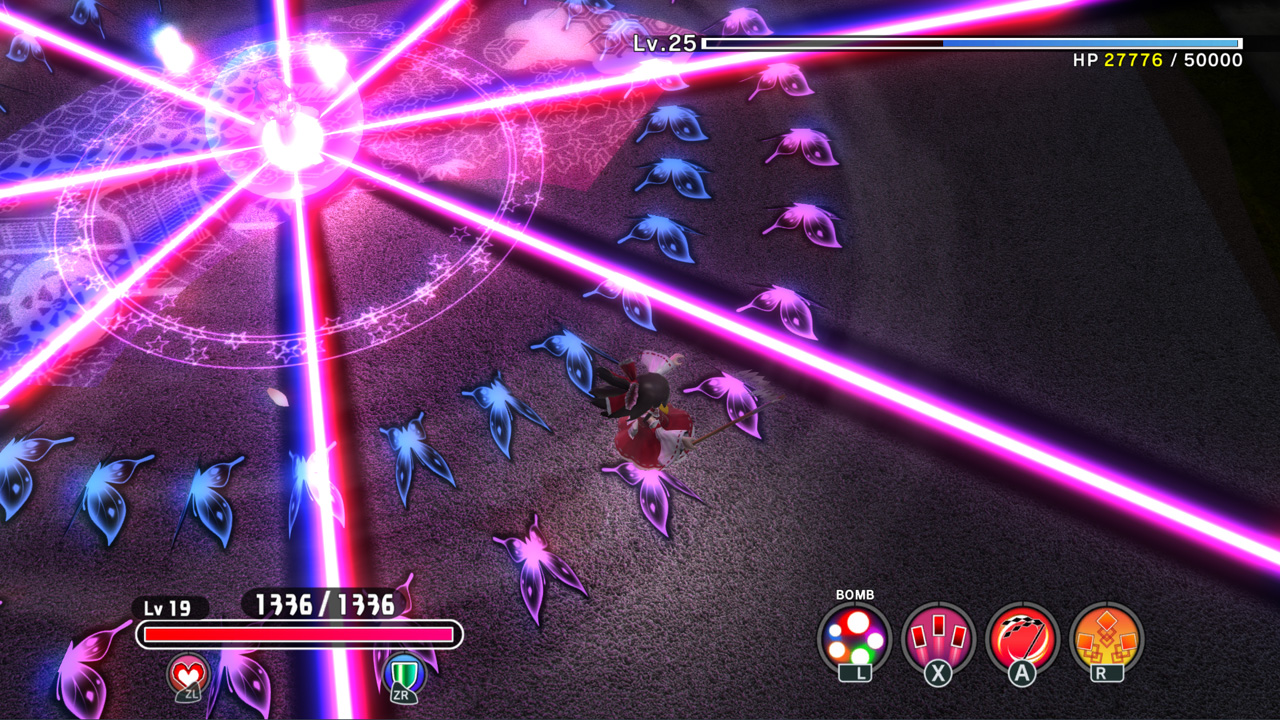1280x720 pixels.
Task: Activate the green shield guard icon
Action: pyautogui.click(x=404, y=676)
